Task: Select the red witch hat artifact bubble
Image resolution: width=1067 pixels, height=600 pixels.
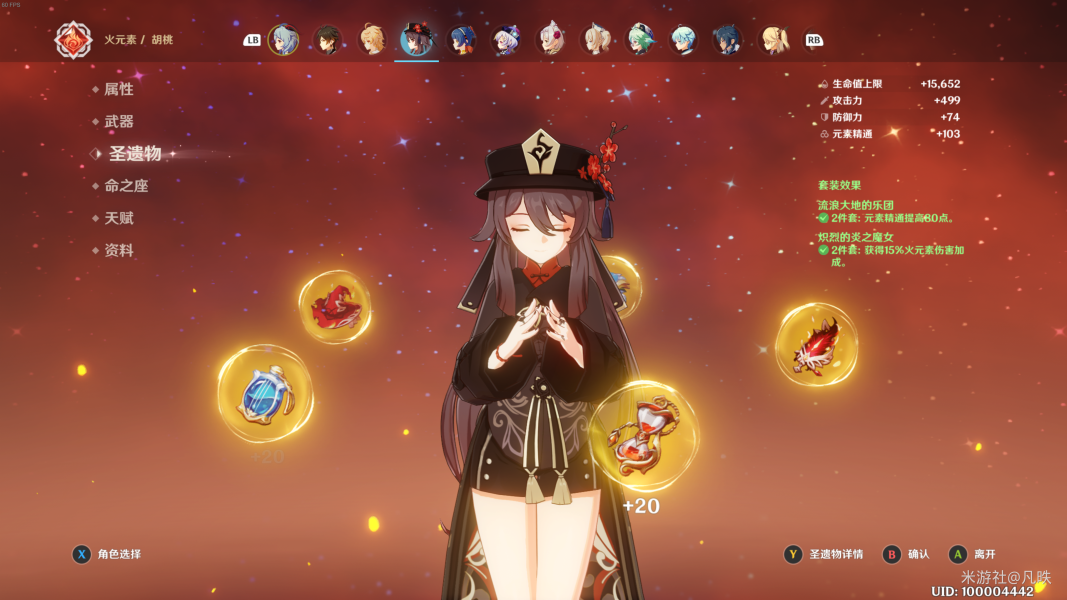Action: point(334,306)
